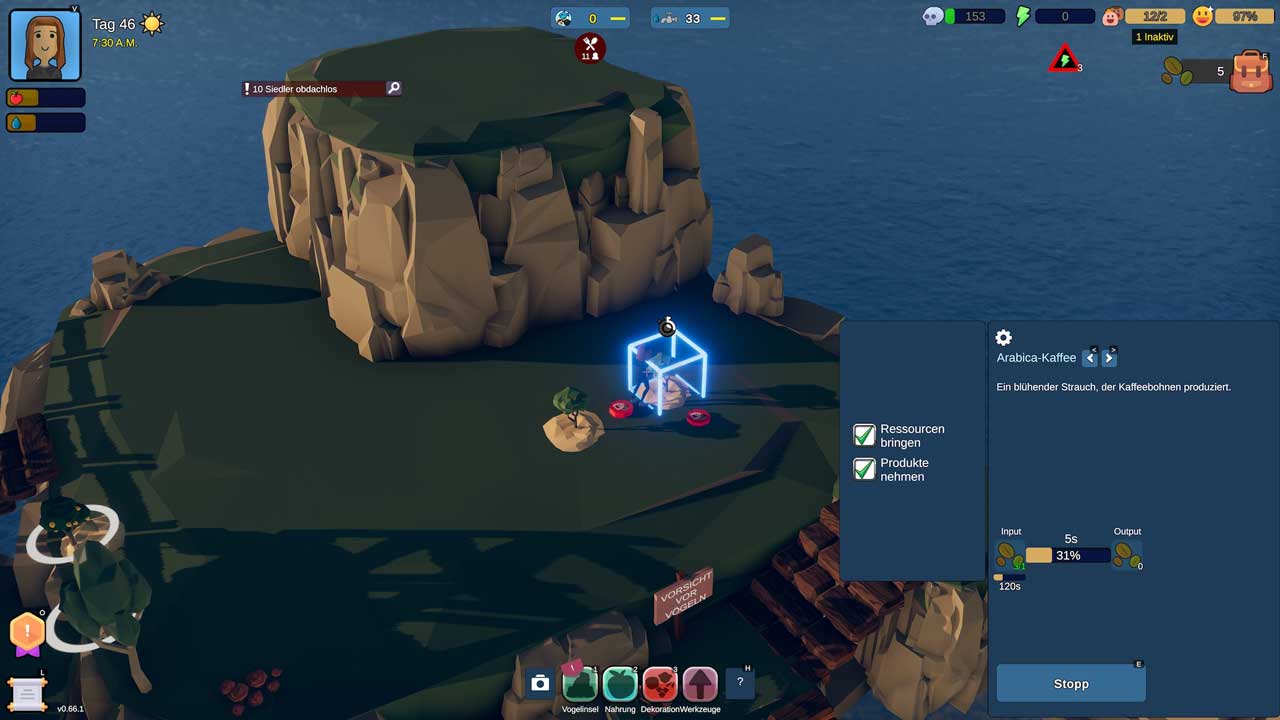The height and width of the screenshot is (720, 1280).
Task: Inspect the homeless settlers notification magnifier
Action: coord(394,88)
